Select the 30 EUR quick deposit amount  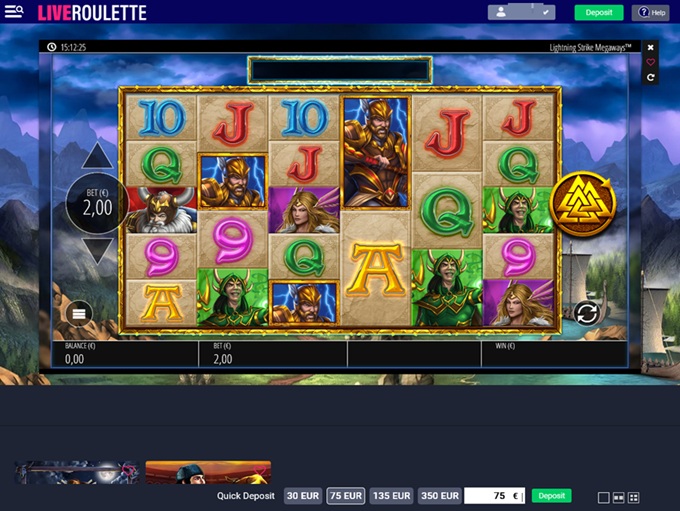click(303, 496)
